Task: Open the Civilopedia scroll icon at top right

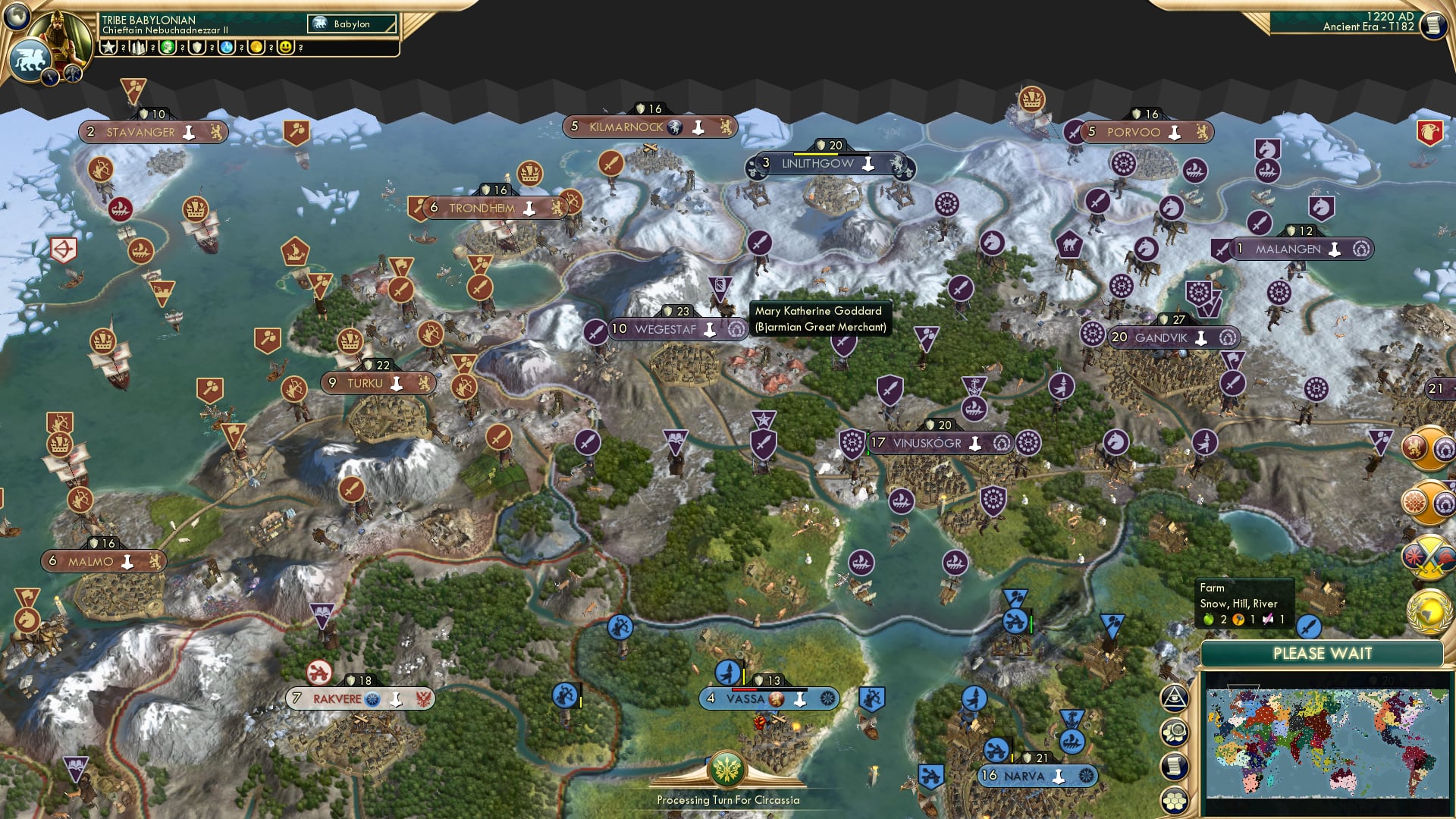Action: click(x=1432, y=26)
